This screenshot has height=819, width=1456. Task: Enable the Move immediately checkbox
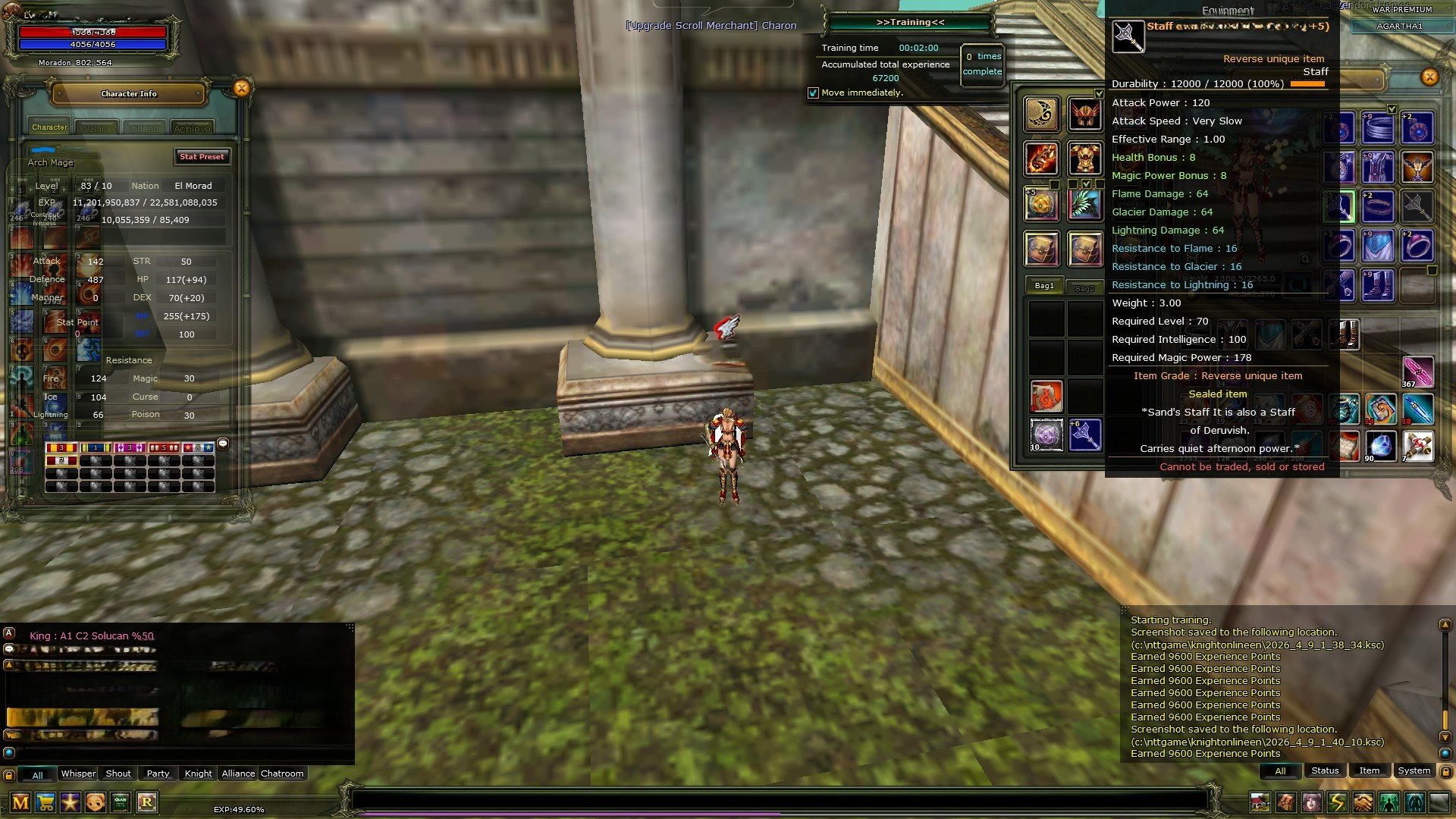coord(814,93)
